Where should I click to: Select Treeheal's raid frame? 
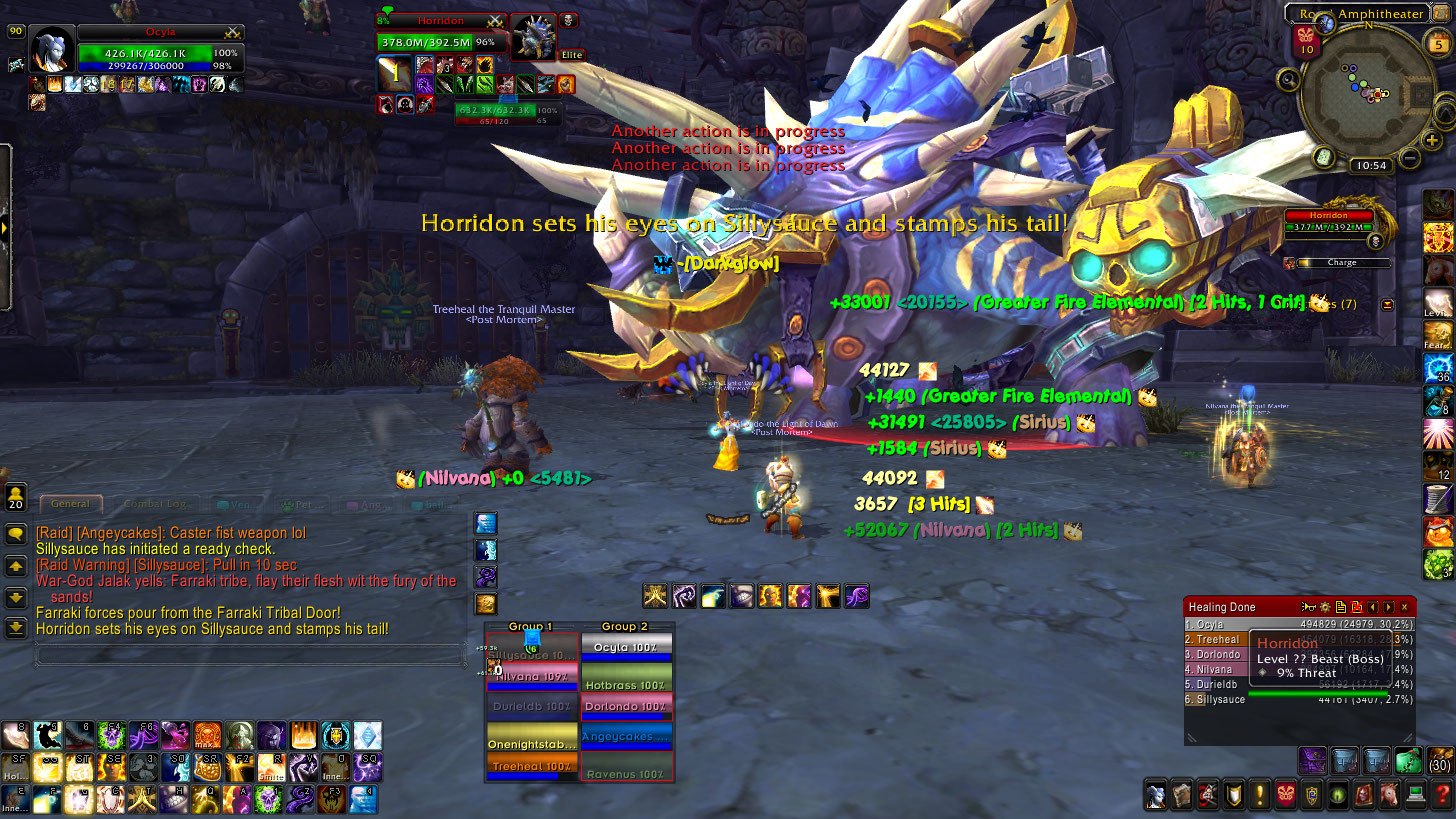point(531,766)
